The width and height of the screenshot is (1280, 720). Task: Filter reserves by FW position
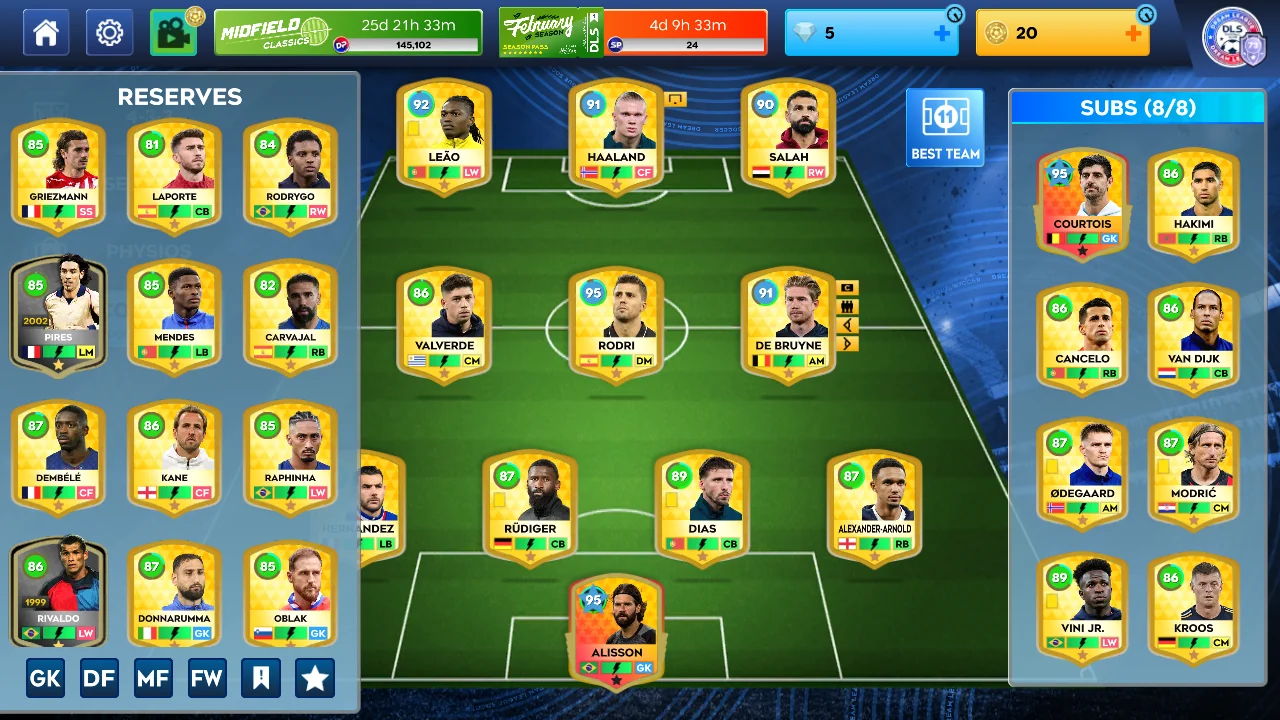[207, 679]
